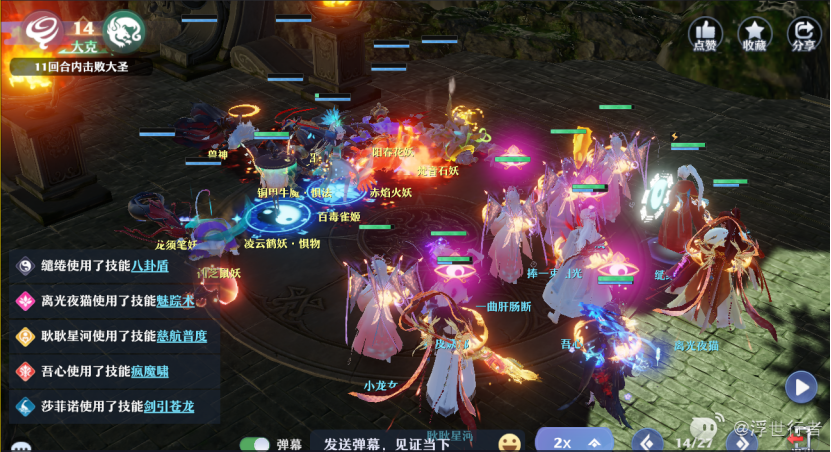The image size is (831, 452).
Task: View the 魅踪术 skill in the log
Action: [x=177, y=301]
